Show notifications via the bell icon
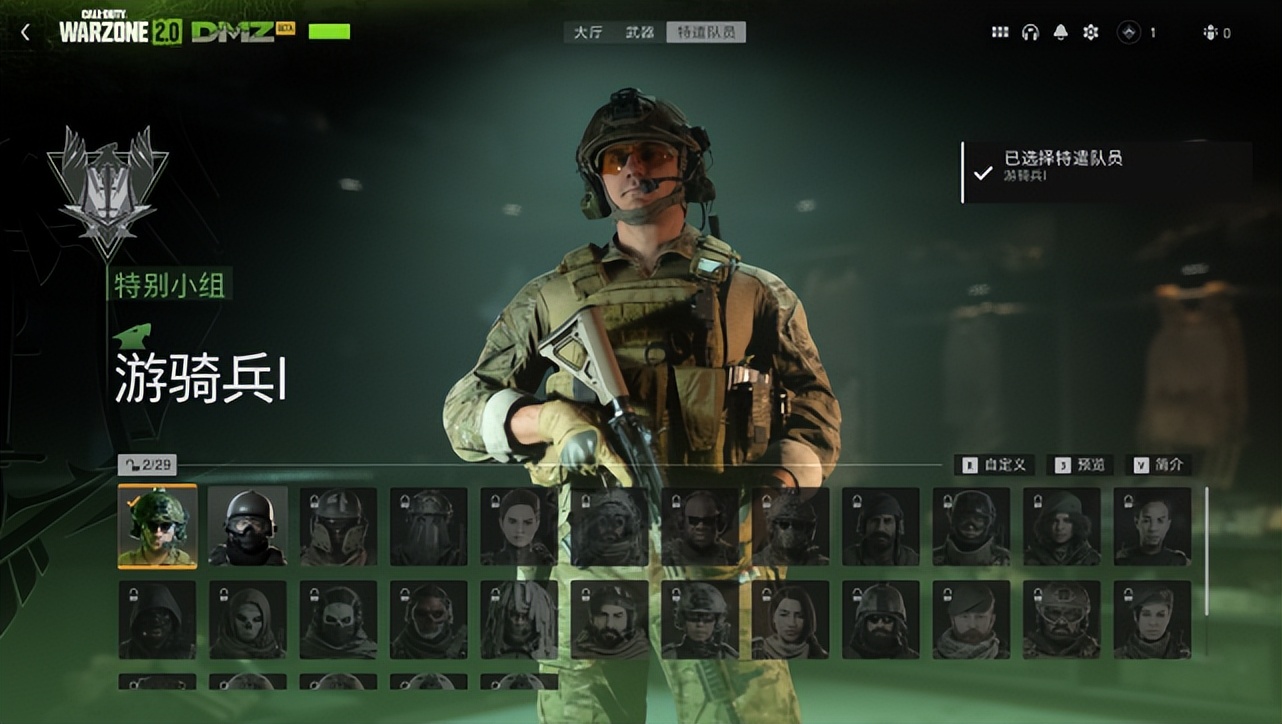Image resolution: width=1282 pixels, height=724 pixels. click(1060, 33)
